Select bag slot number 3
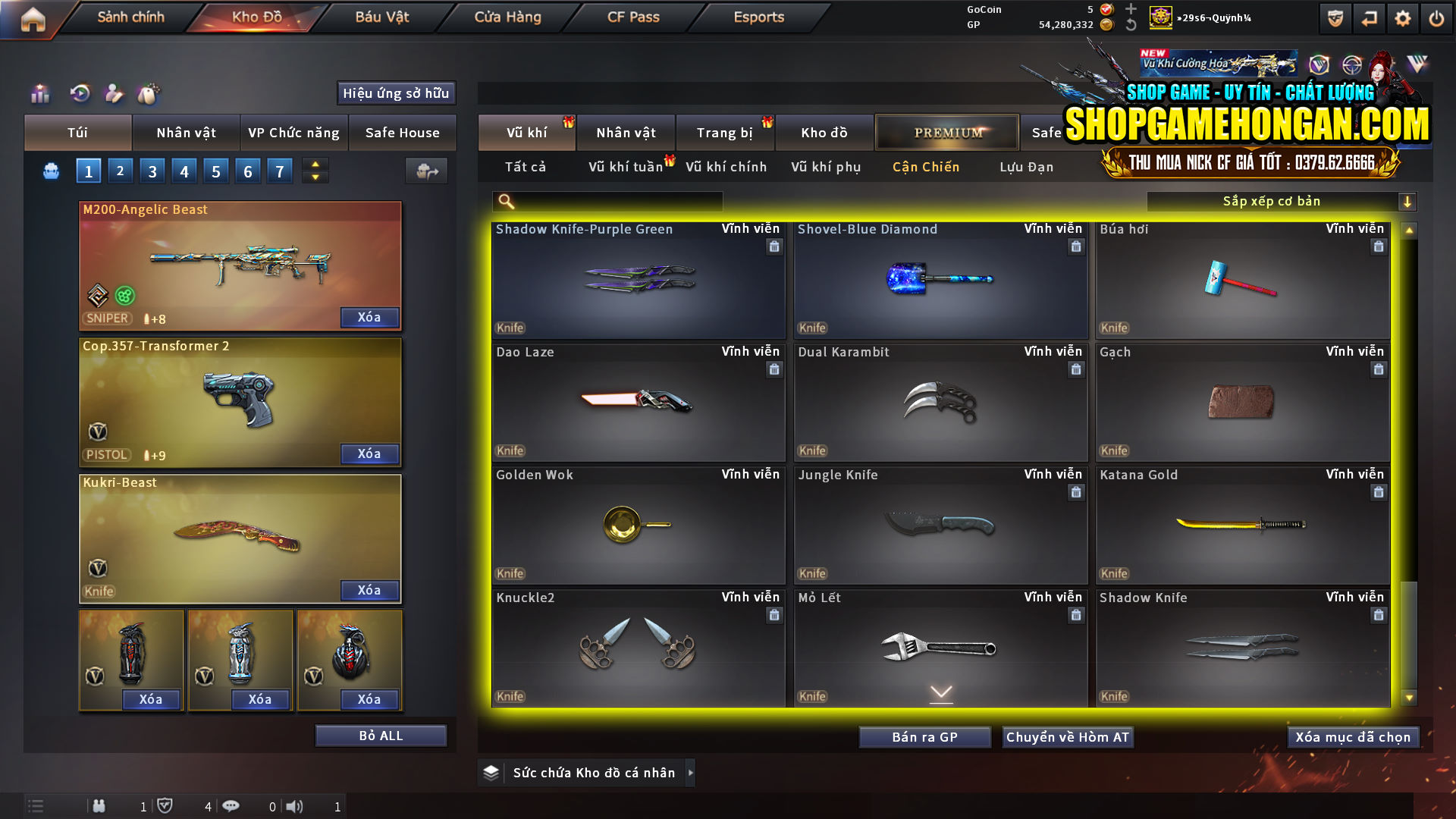 152,171
